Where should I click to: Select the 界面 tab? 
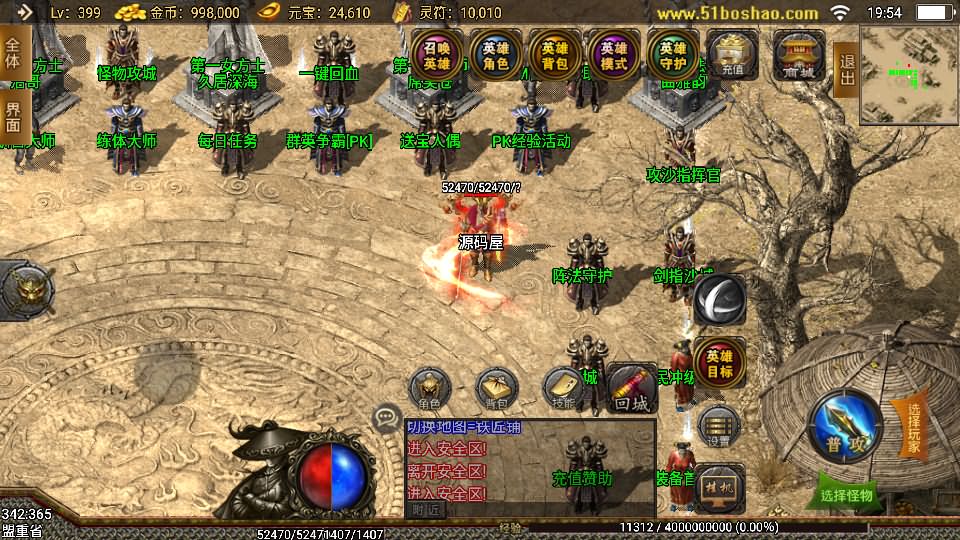click(x=13, y=116)
